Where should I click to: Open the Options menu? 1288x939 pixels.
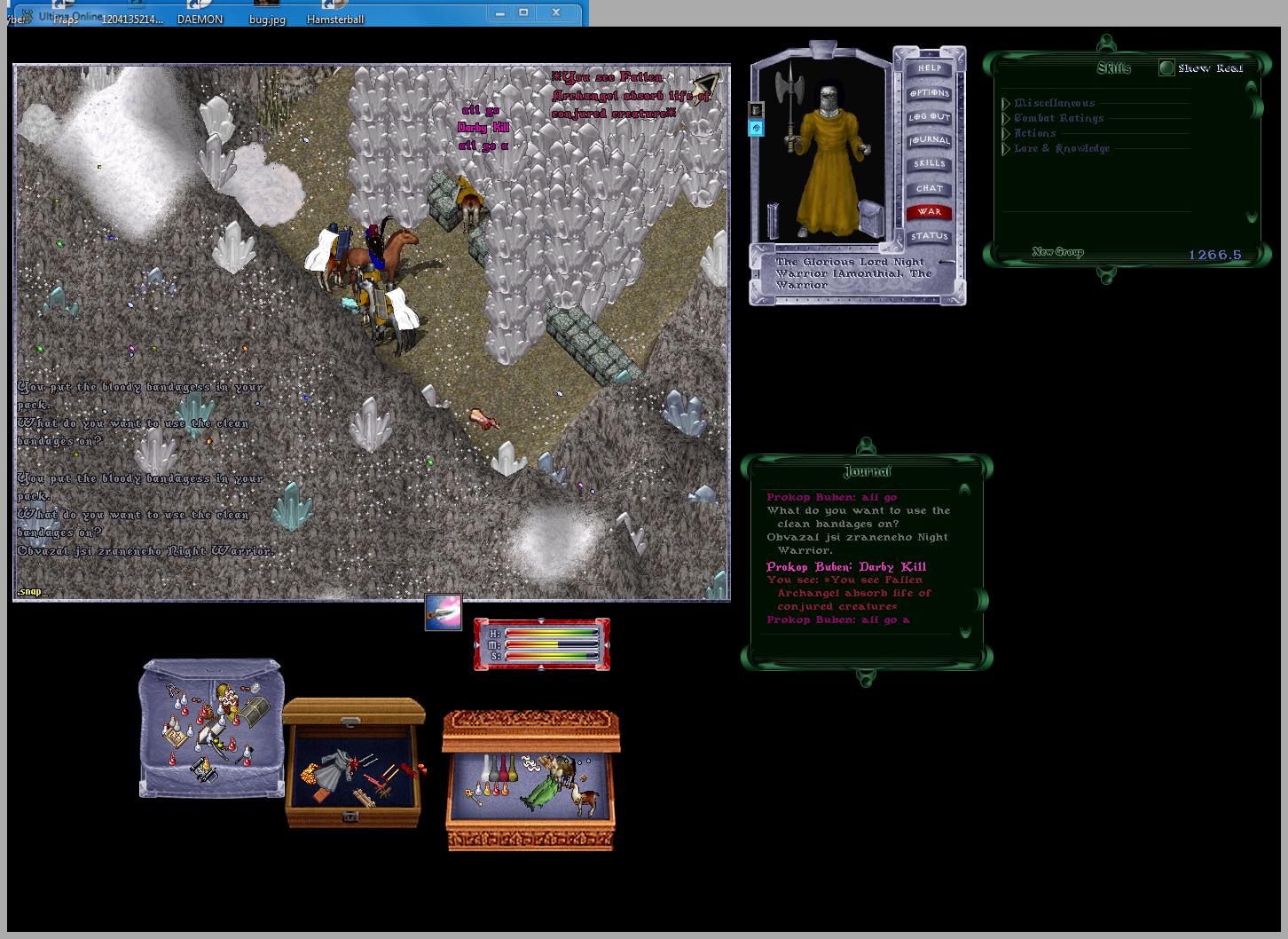[929, 92]
